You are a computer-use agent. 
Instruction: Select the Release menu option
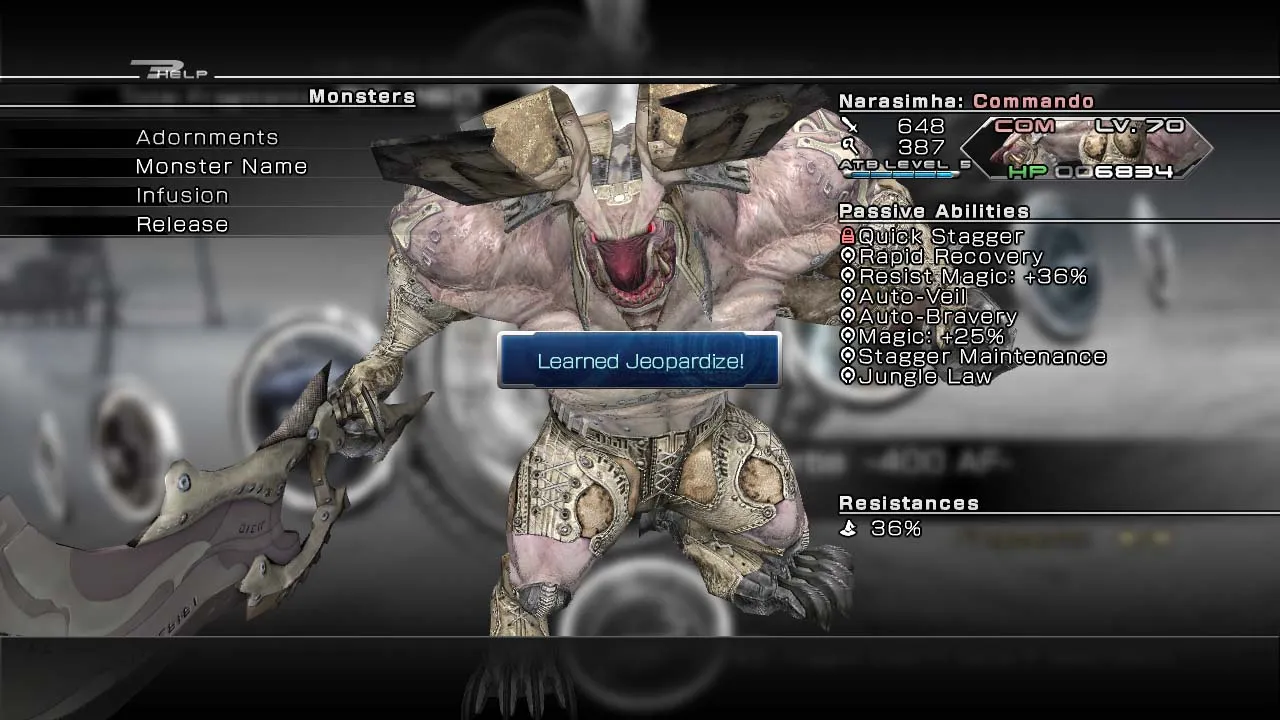coord(182,224)
